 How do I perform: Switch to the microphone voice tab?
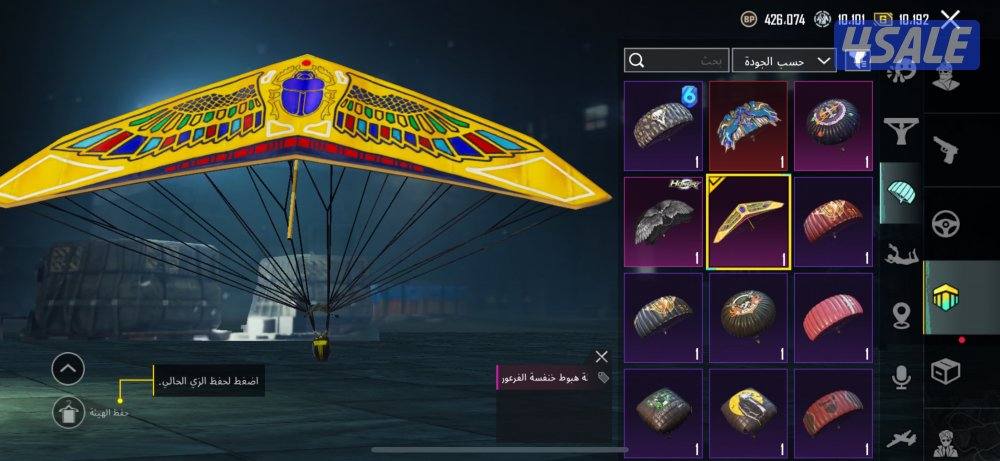click(x=901, y=377)
